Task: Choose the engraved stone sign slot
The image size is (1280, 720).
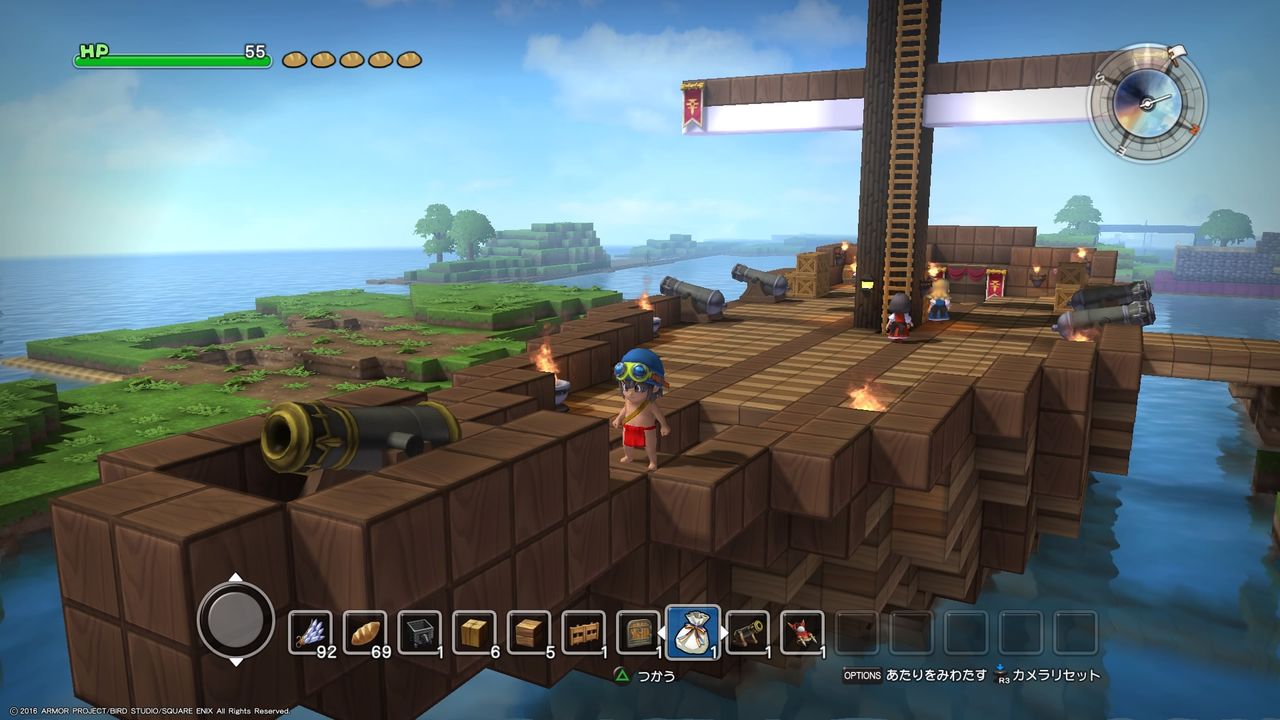Action: [x=638, y=632]
